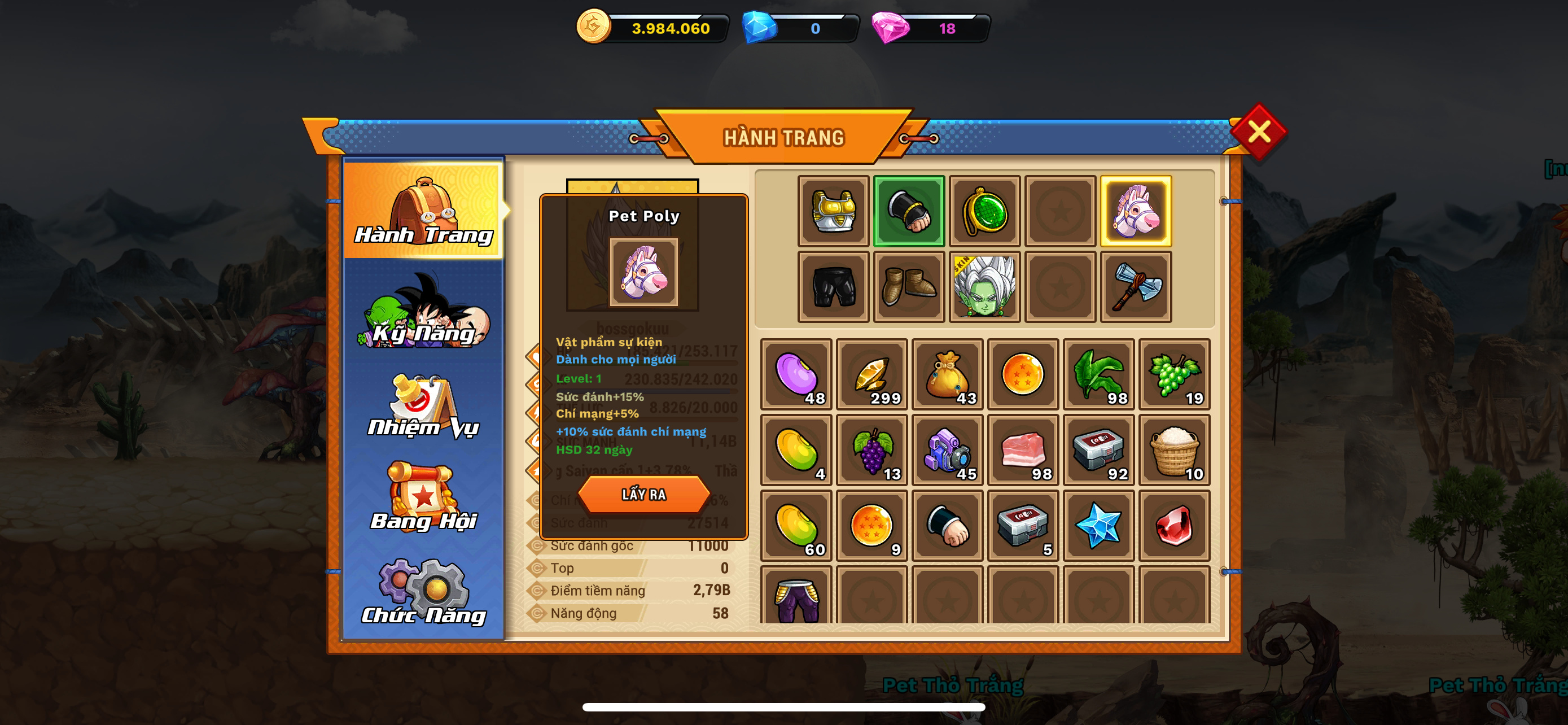
Task: Select the green grapes item slot
Action: (1174, 374)
